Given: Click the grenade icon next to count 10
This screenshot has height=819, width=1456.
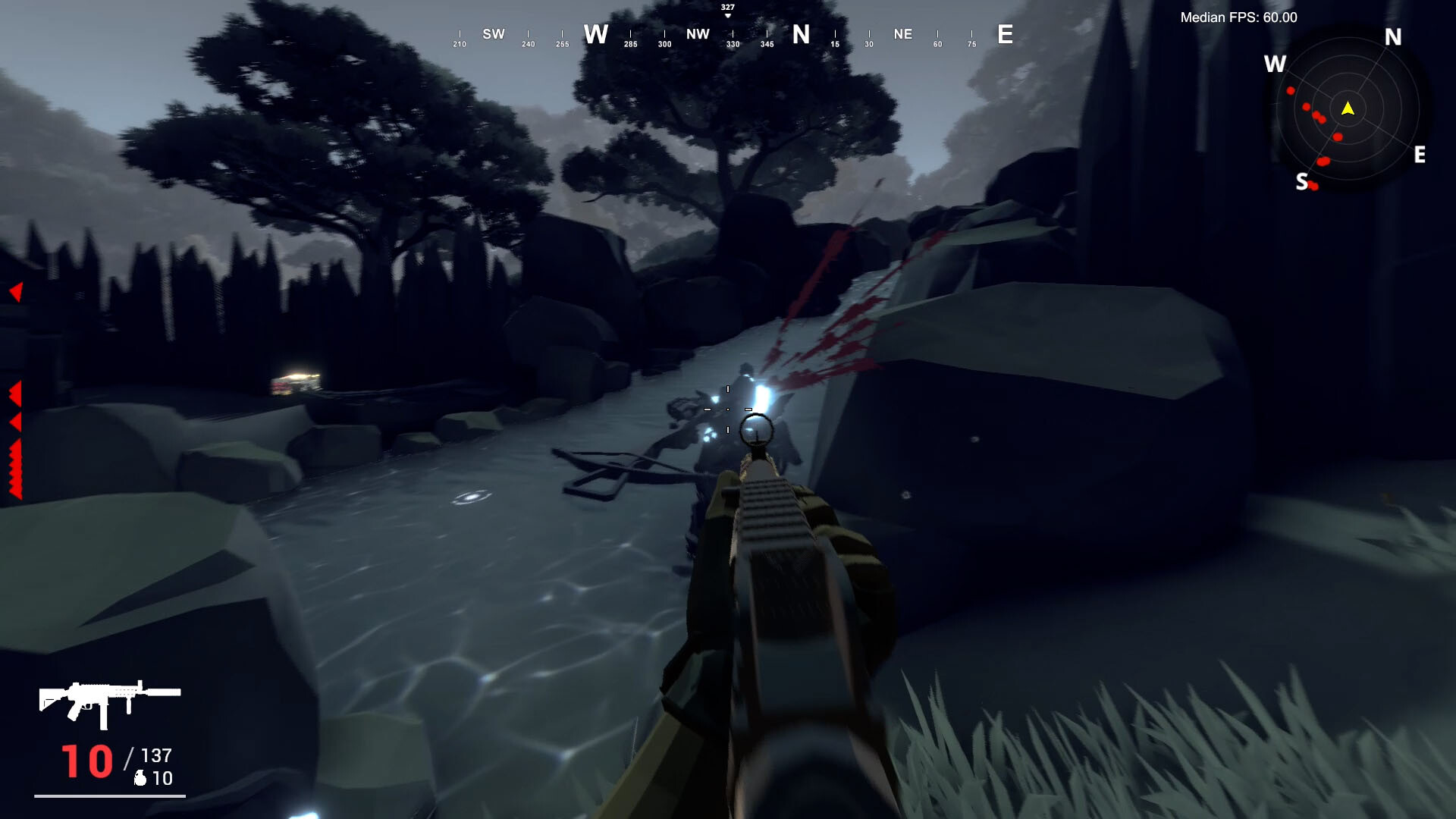Looking at the screenshot, I should (140, 777).
